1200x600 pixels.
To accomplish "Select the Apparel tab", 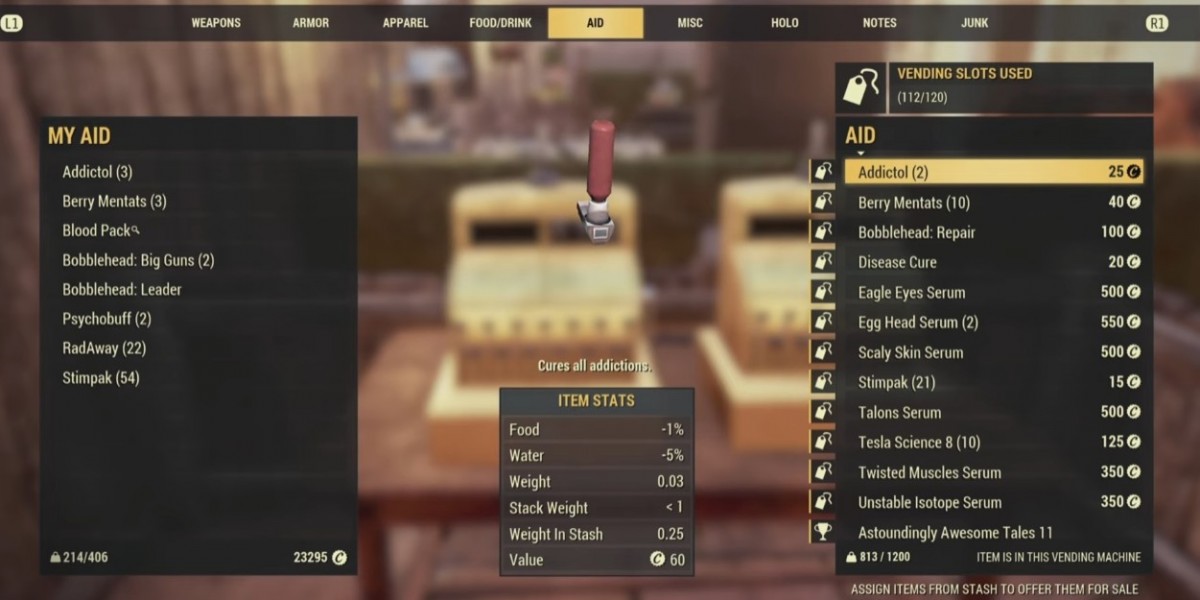I will pyautogui.click(x=405, y=23).
